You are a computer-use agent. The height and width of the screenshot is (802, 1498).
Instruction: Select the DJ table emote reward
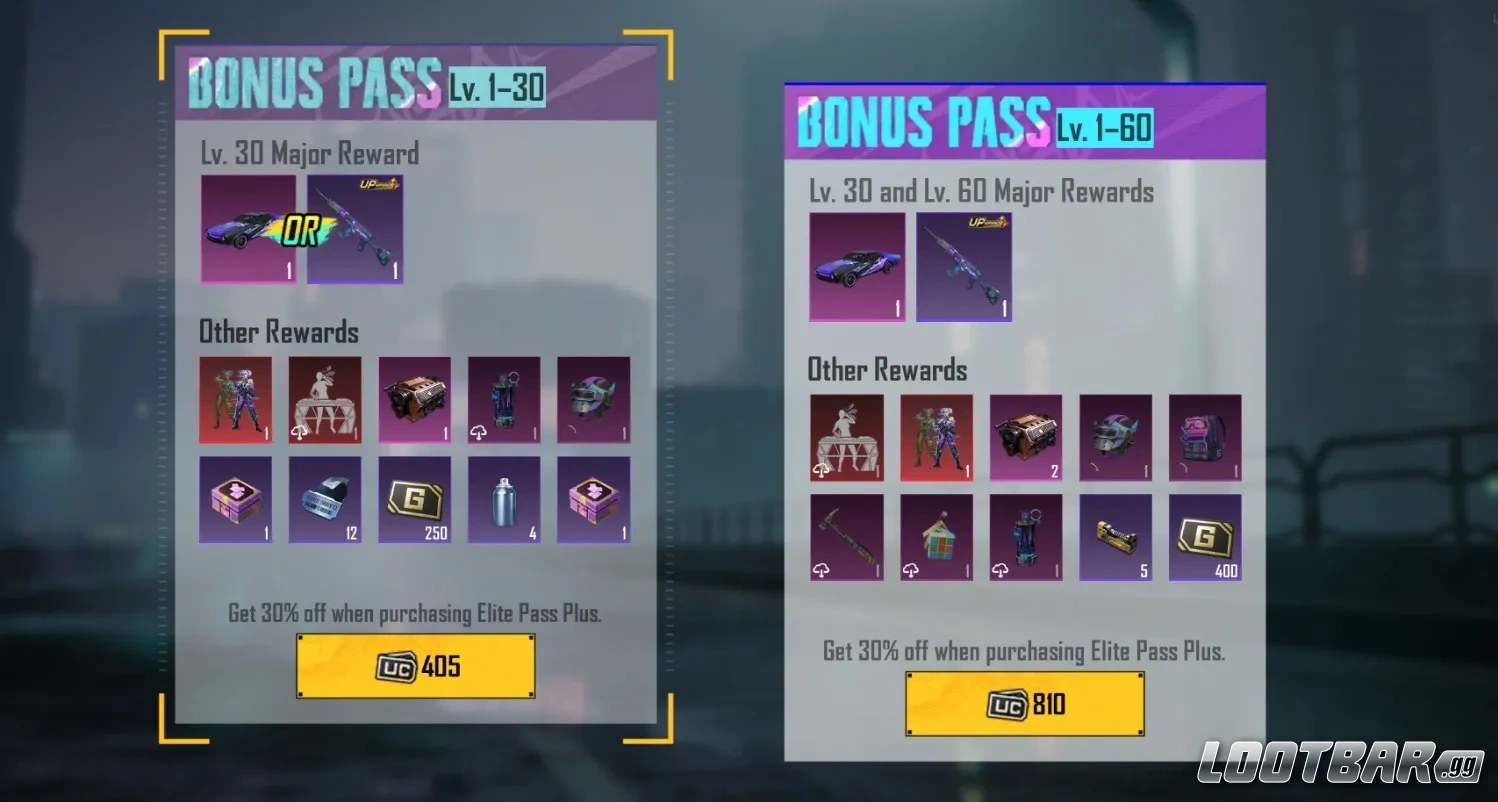[x=325, y=400]
